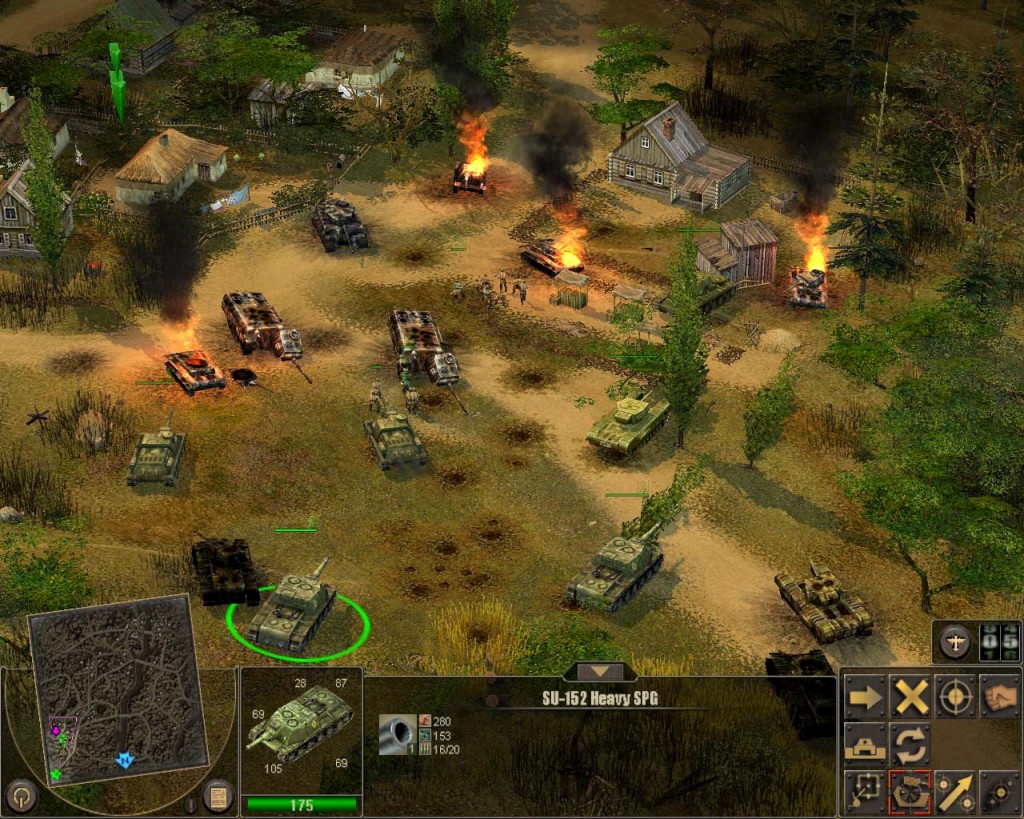Activate the arrow-between-targets attack move
The width and height of the screenshot is (1024, 819).
tap(956, 791)
